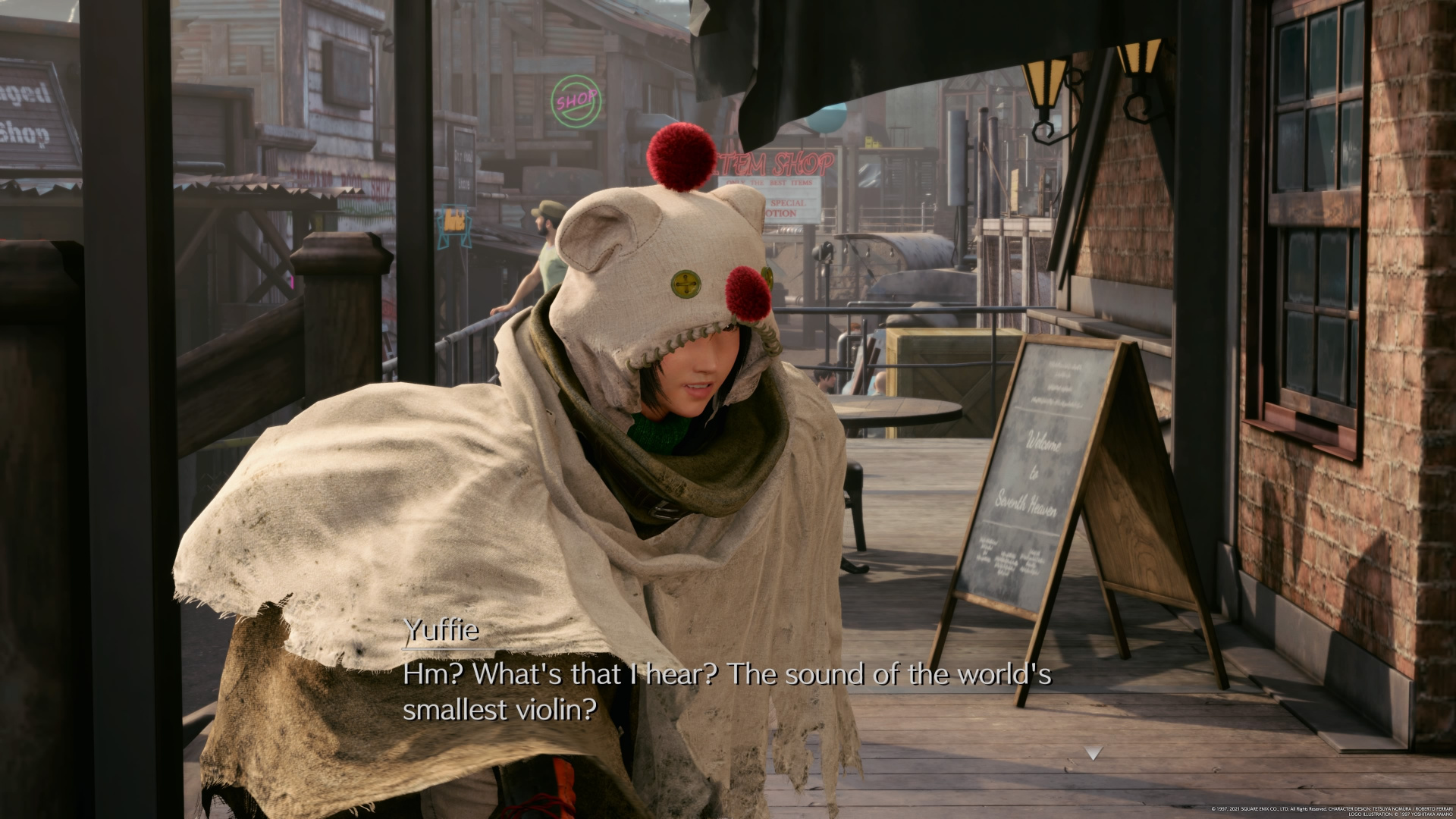Advance dialogue using the down arrow indicator
1456x819 pixels.
[x=1093, y=753]
